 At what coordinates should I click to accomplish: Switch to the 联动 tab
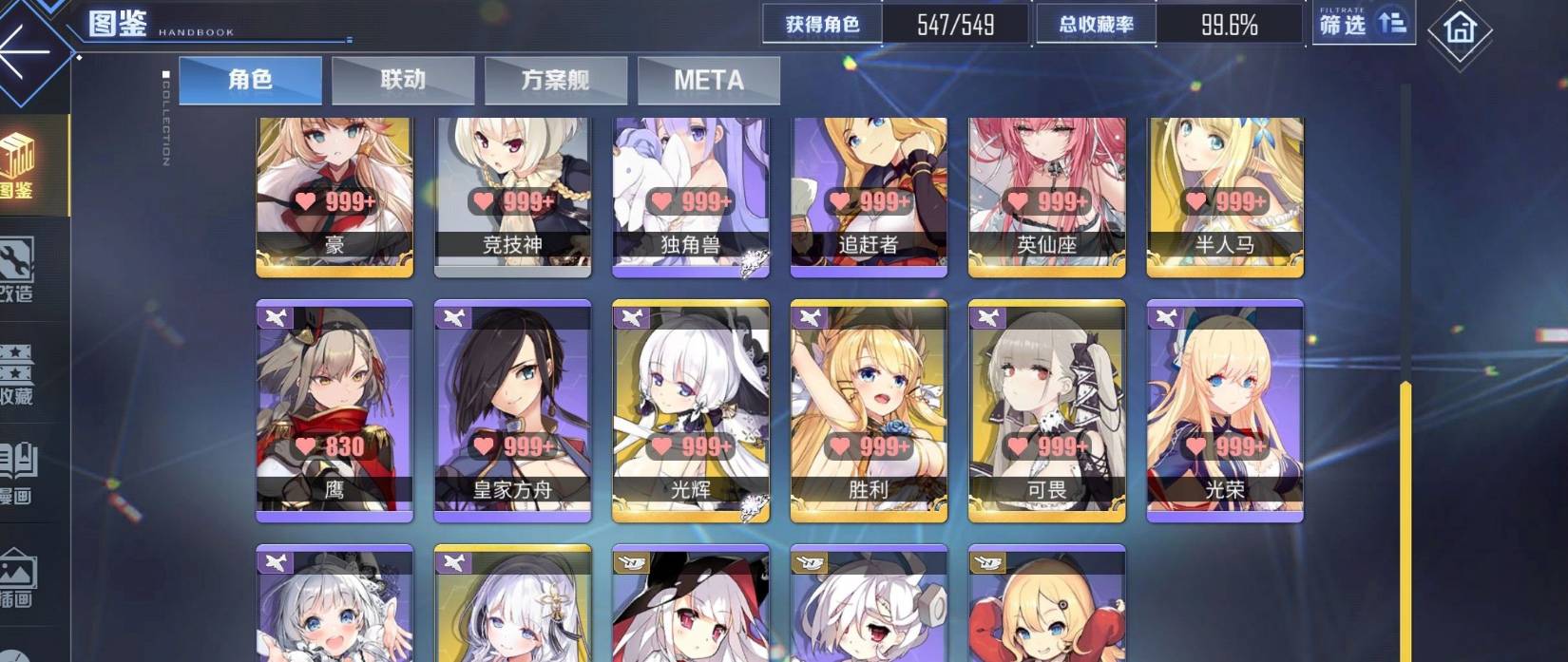[x=403, y=80]
